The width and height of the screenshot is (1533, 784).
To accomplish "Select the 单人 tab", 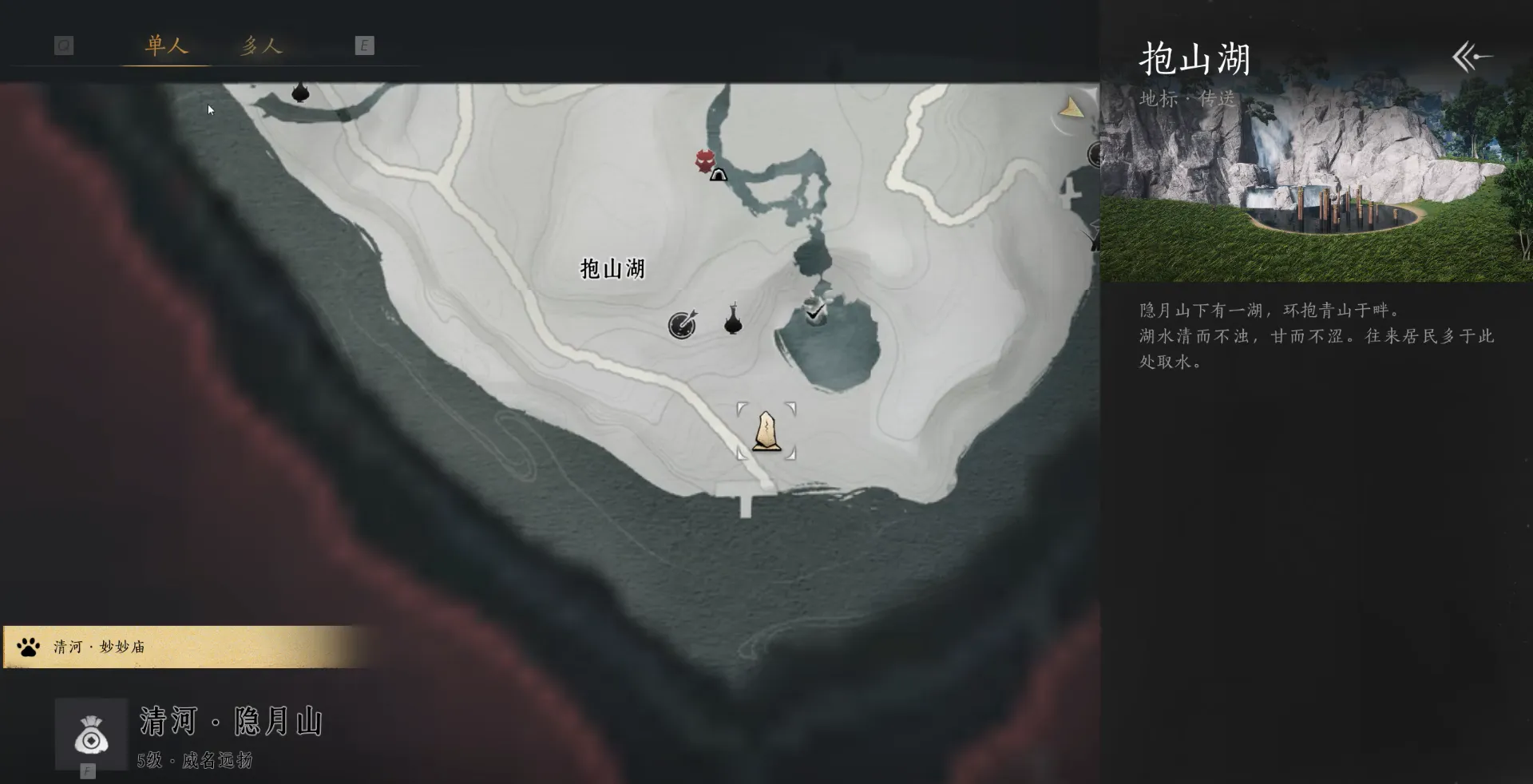I will [x=164, y=46].
